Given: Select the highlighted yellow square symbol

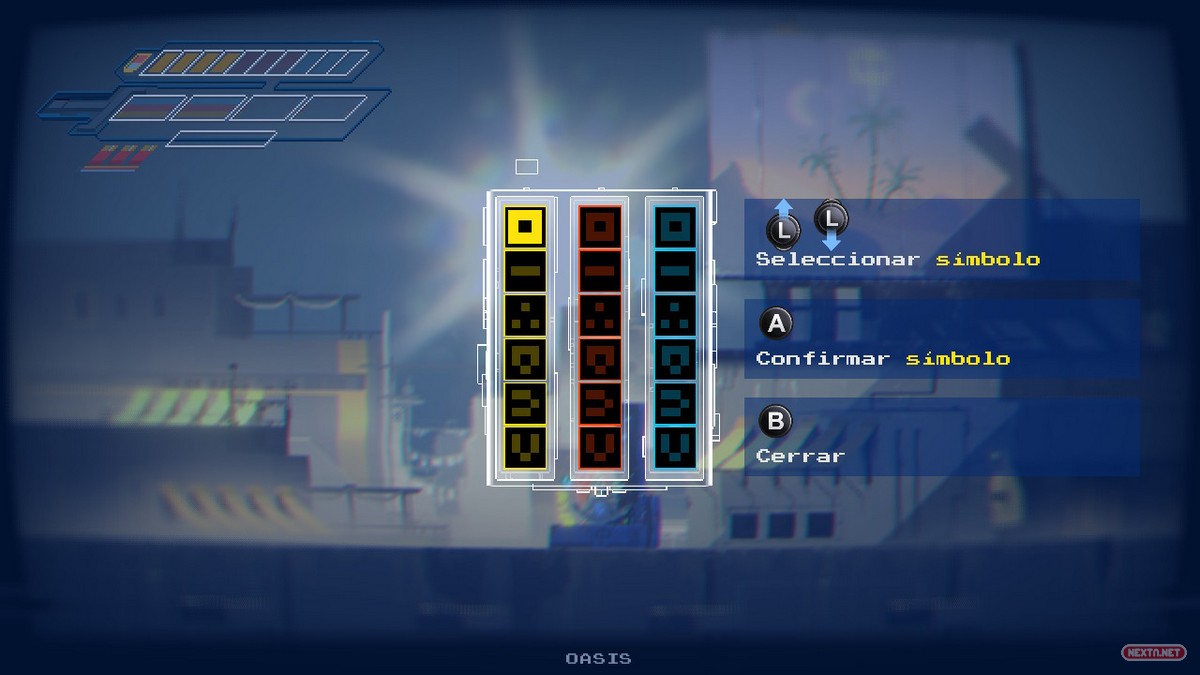Looking at the screenshot, I should point(524,226).
